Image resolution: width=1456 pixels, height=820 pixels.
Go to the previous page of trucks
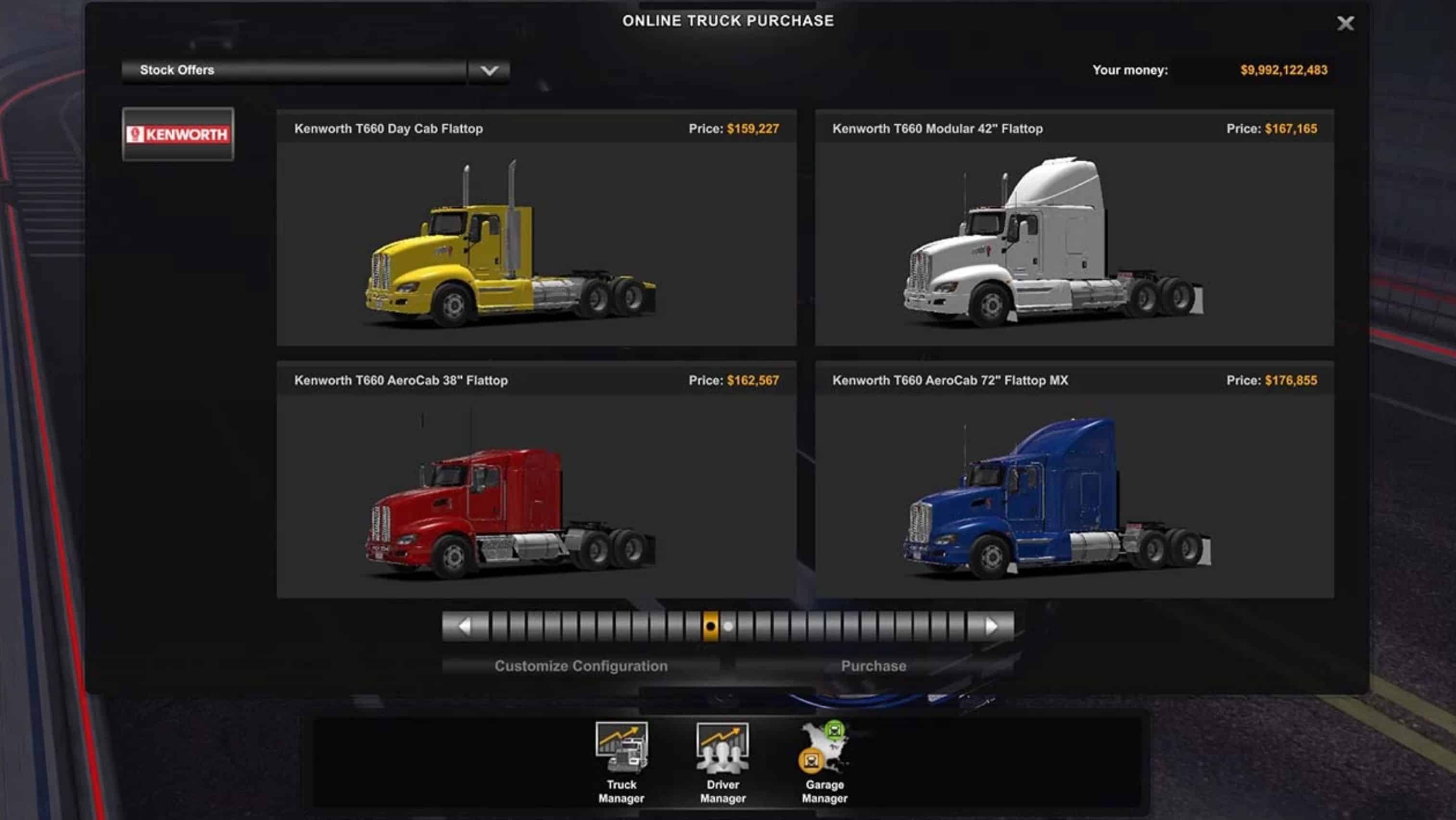coord(465,626)
